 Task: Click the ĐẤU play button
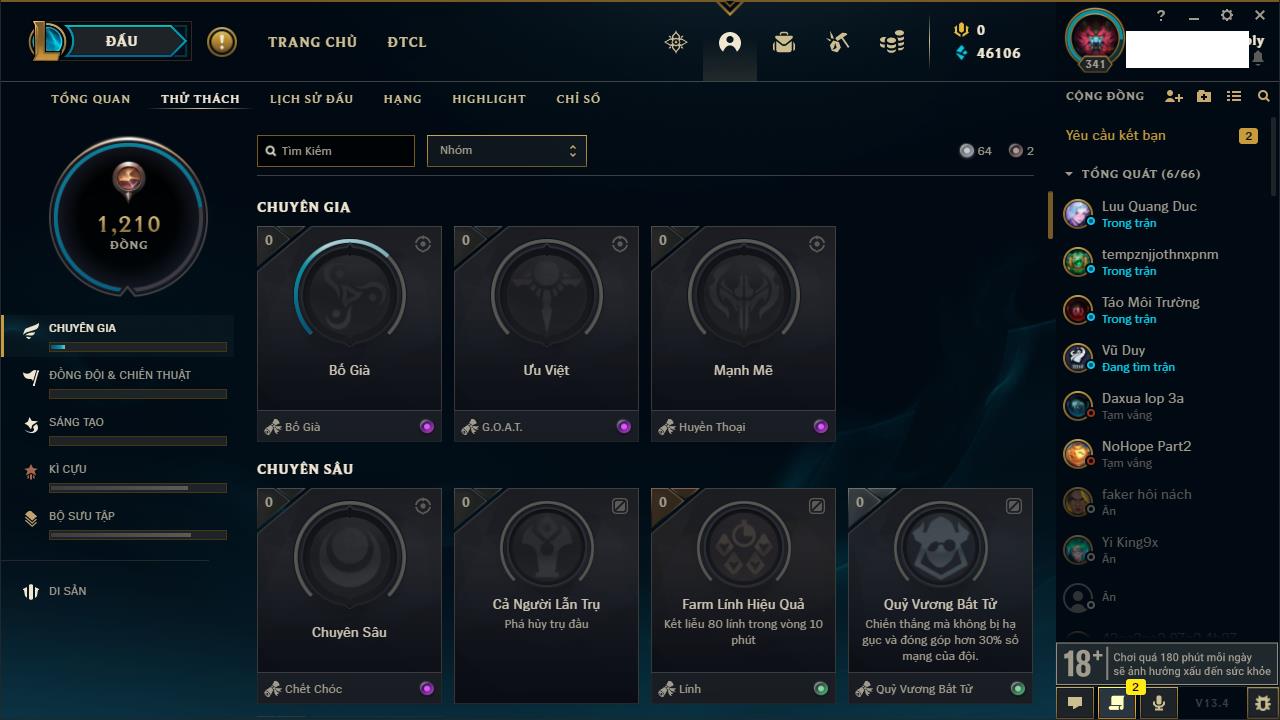[x=122, y=41]
